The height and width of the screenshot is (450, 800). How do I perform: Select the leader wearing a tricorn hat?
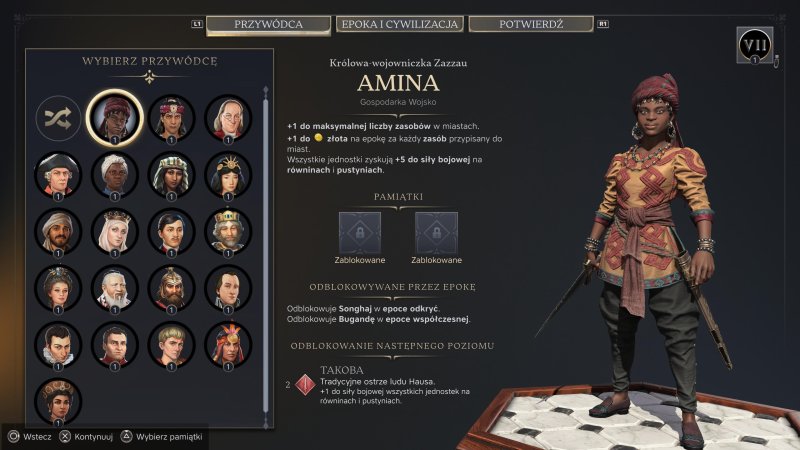(x=57, y=174)
